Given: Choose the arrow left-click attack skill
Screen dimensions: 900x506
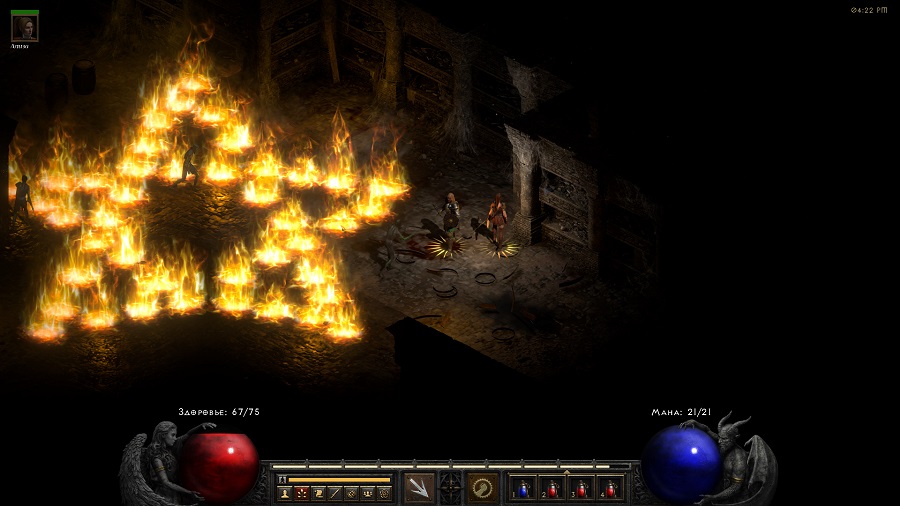Looking at the screenshot, I should [x=419, y=488].
